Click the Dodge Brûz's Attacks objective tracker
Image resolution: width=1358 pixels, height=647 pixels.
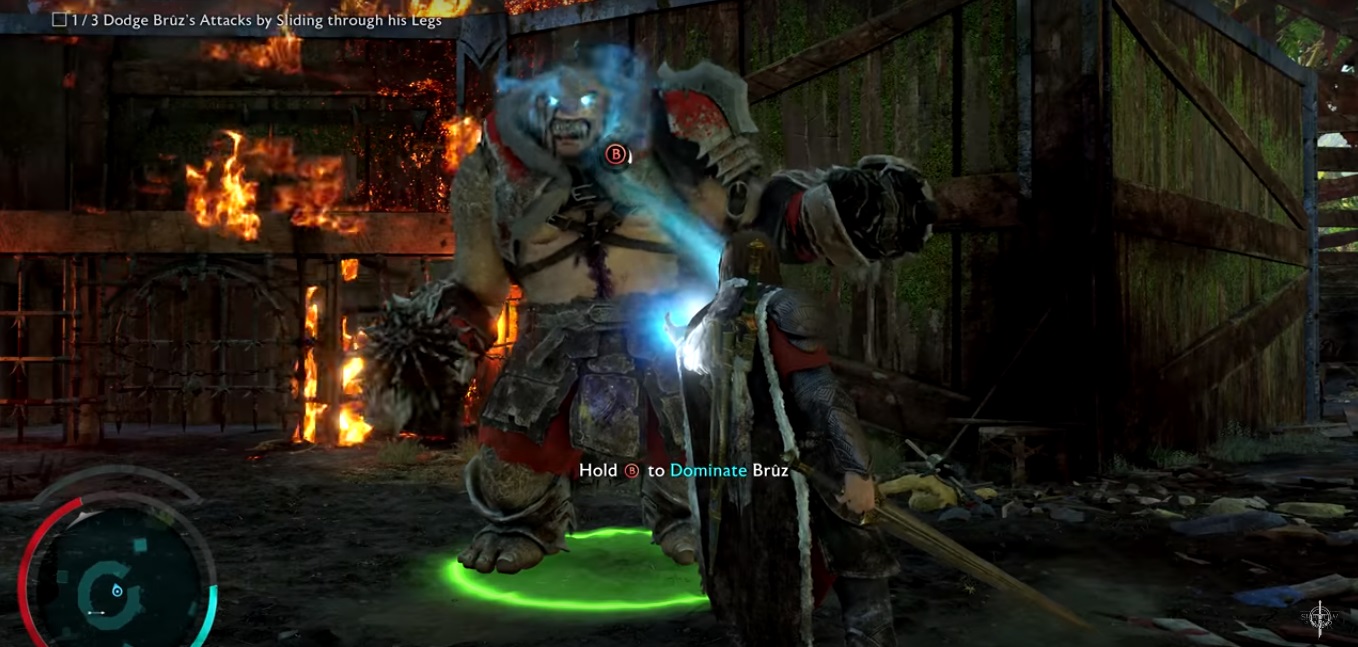point(248,19)
